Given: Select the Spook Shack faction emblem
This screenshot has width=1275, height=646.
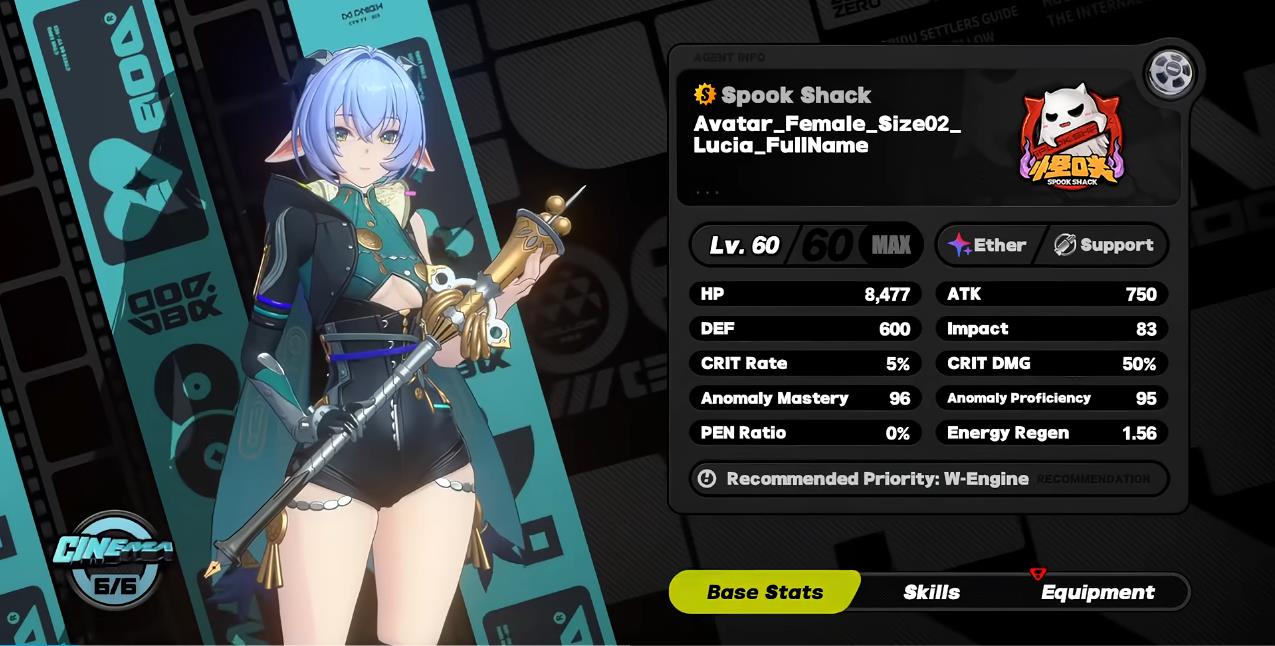Looking at the screenshot, I should coord(1071,138).
